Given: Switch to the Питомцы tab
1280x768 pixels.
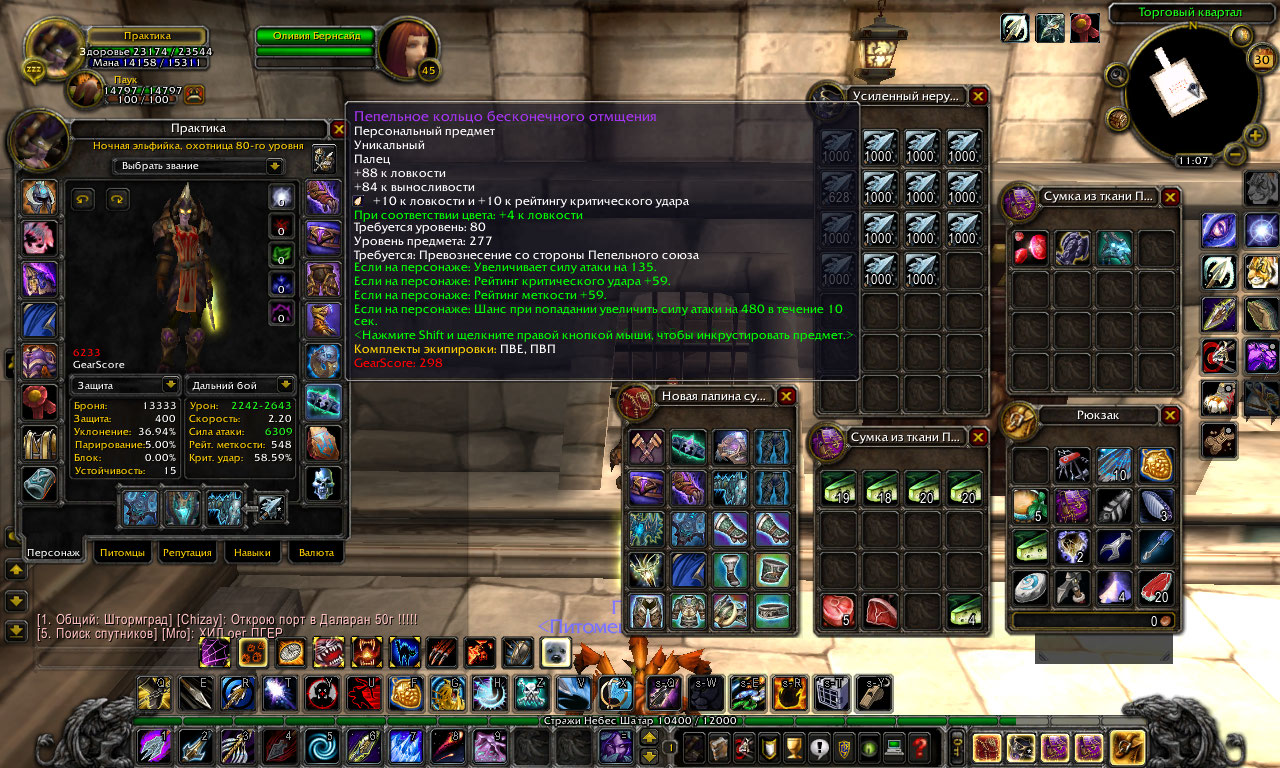Looking at the screenshot, I should click(x=126, y=552).
